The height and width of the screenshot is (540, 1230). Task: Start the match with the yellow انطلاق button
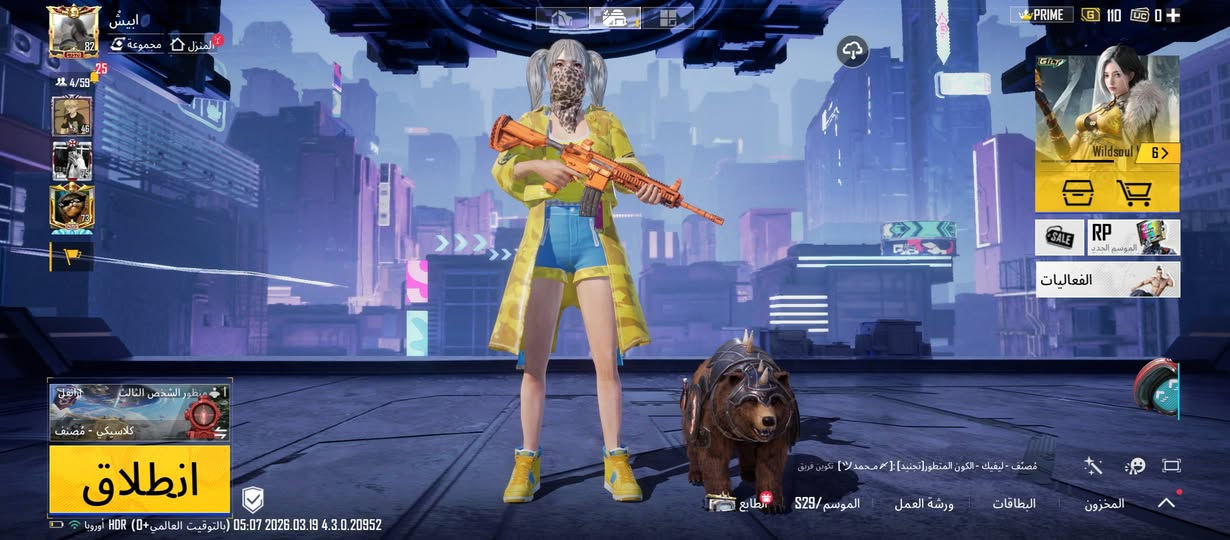point(140,481)
